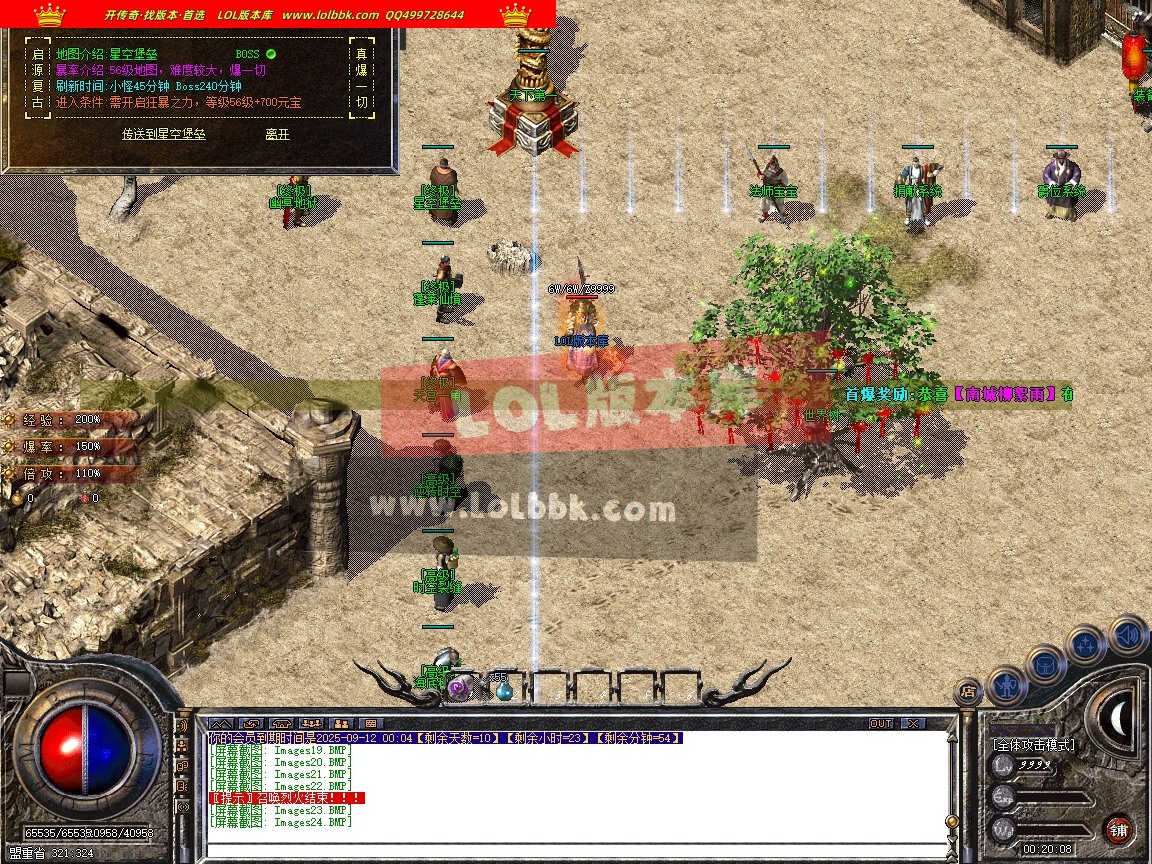Open the skills stars round button

tap(1086, 645)
